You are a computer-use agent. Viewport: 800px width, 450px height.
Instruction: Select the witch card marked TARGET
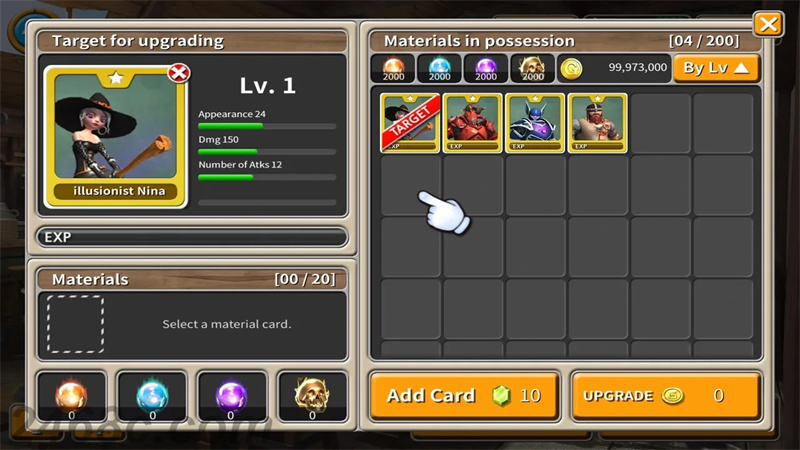pos(410,123)
